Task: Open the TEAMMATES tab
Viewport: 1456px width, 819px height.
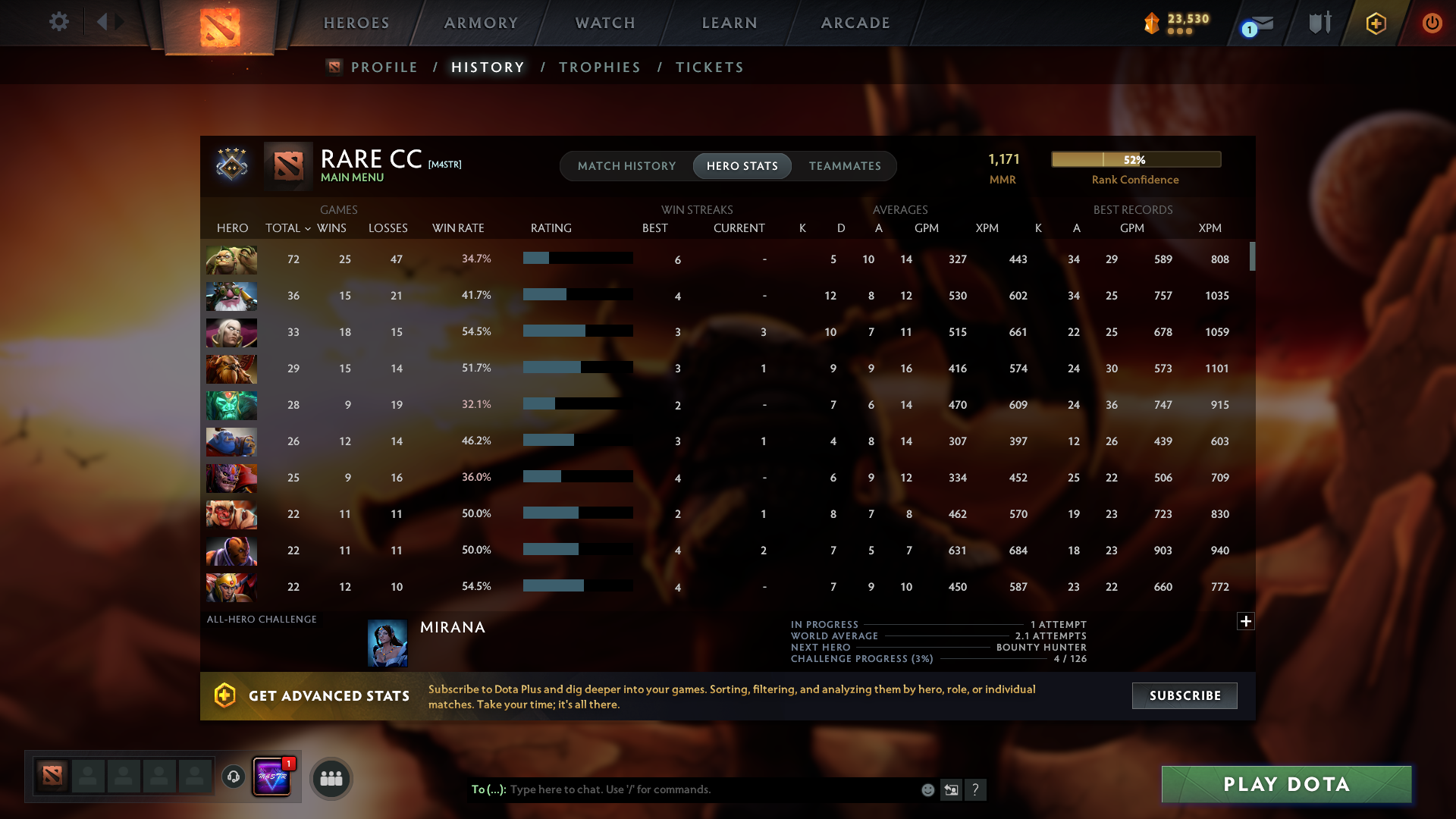Action: coord(845,166)
